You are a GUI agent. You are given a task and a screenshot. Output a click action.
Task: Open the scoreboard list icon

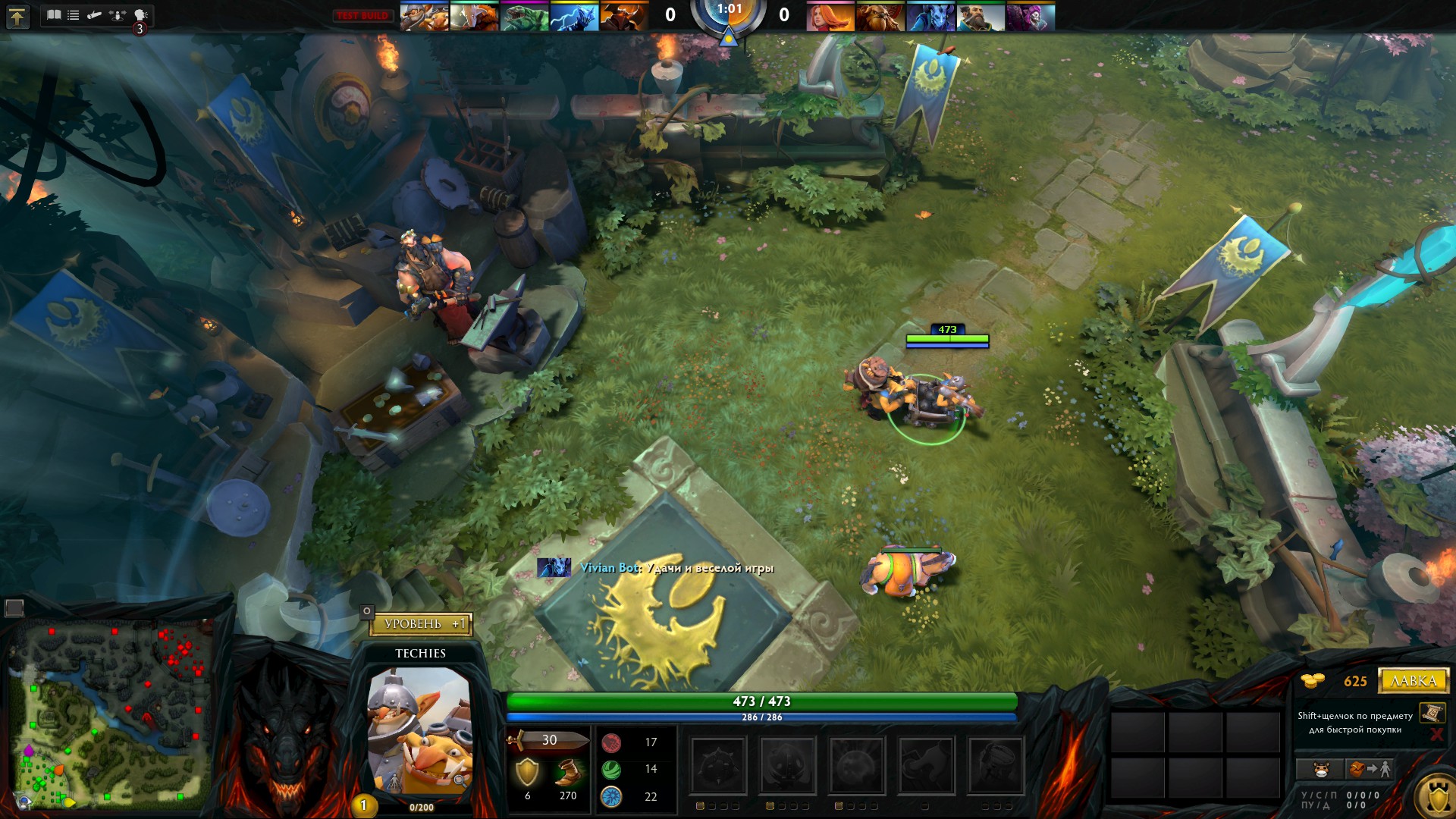[74, 14]
